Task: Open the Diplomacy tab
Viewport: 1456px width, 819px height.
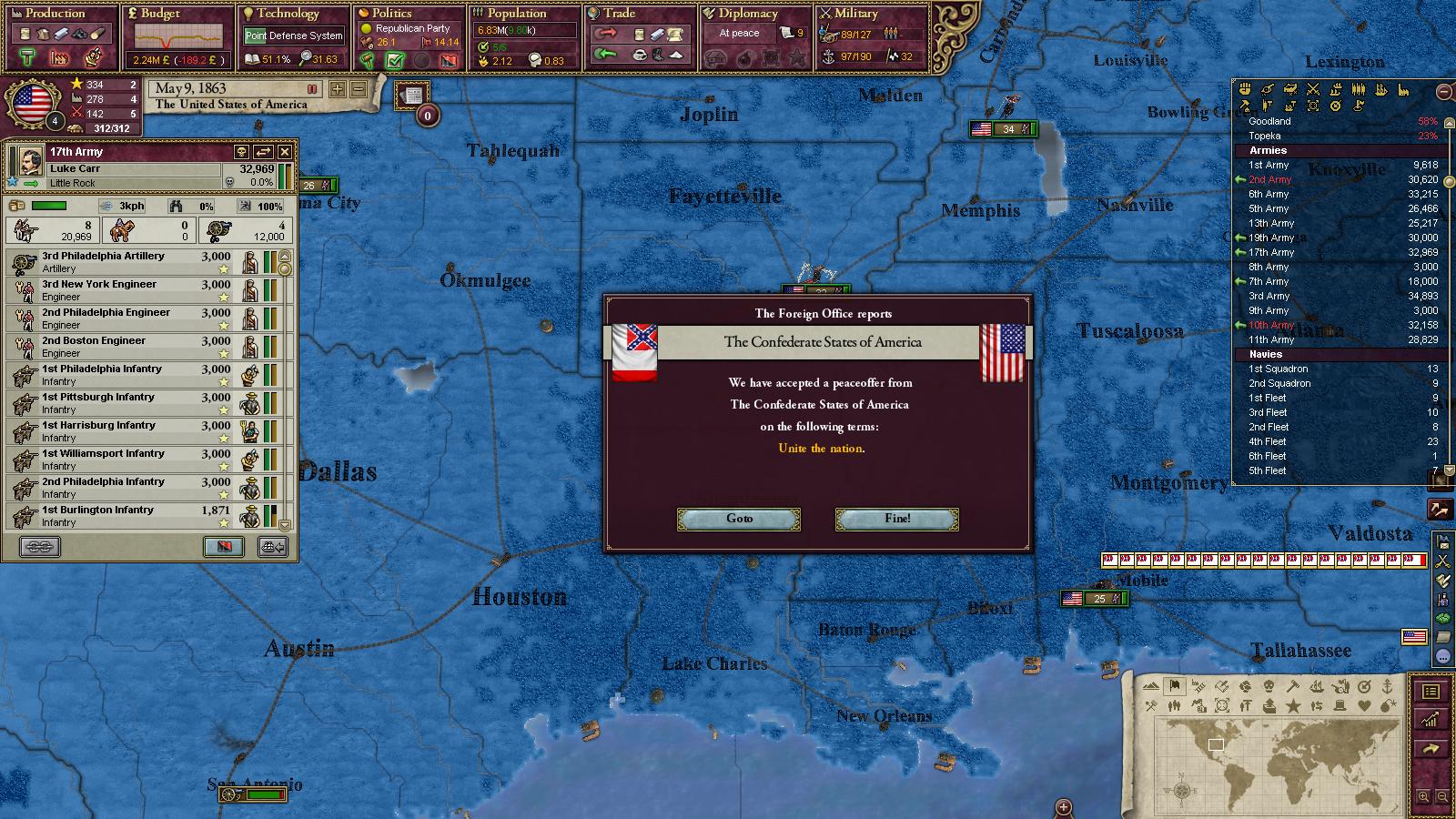Action: pos(748,14)
